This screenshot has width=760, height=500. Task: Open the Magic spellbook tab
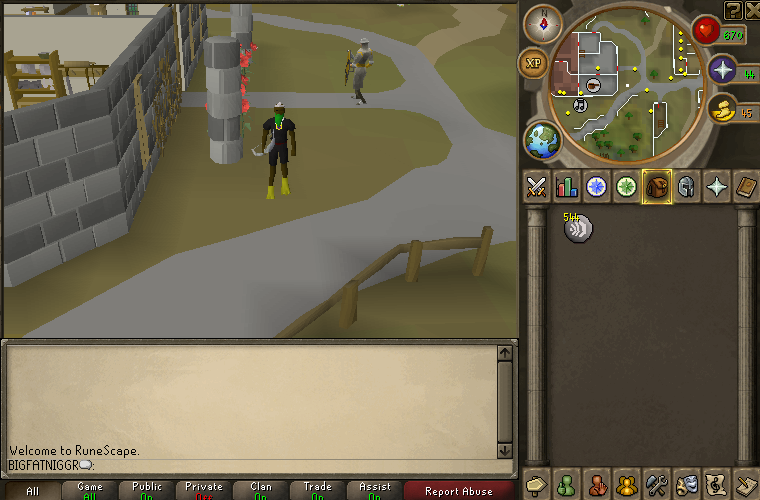746,186
